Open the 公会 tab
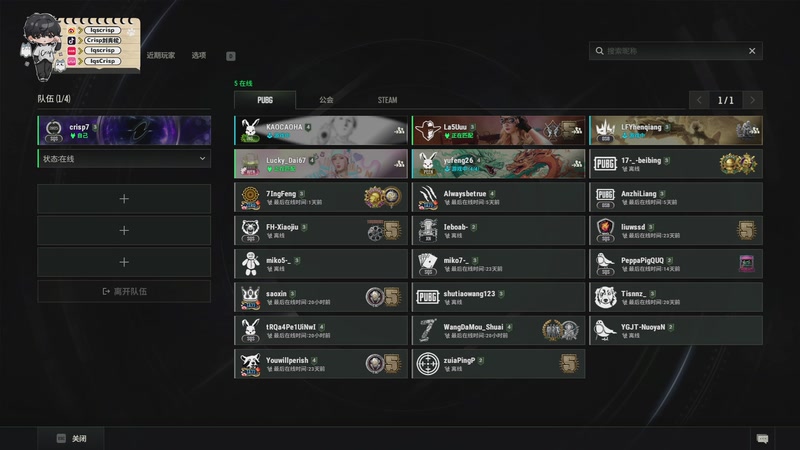The height and width of the screenshot is (450, 800). pyautogui.click(x=327, y=100)
